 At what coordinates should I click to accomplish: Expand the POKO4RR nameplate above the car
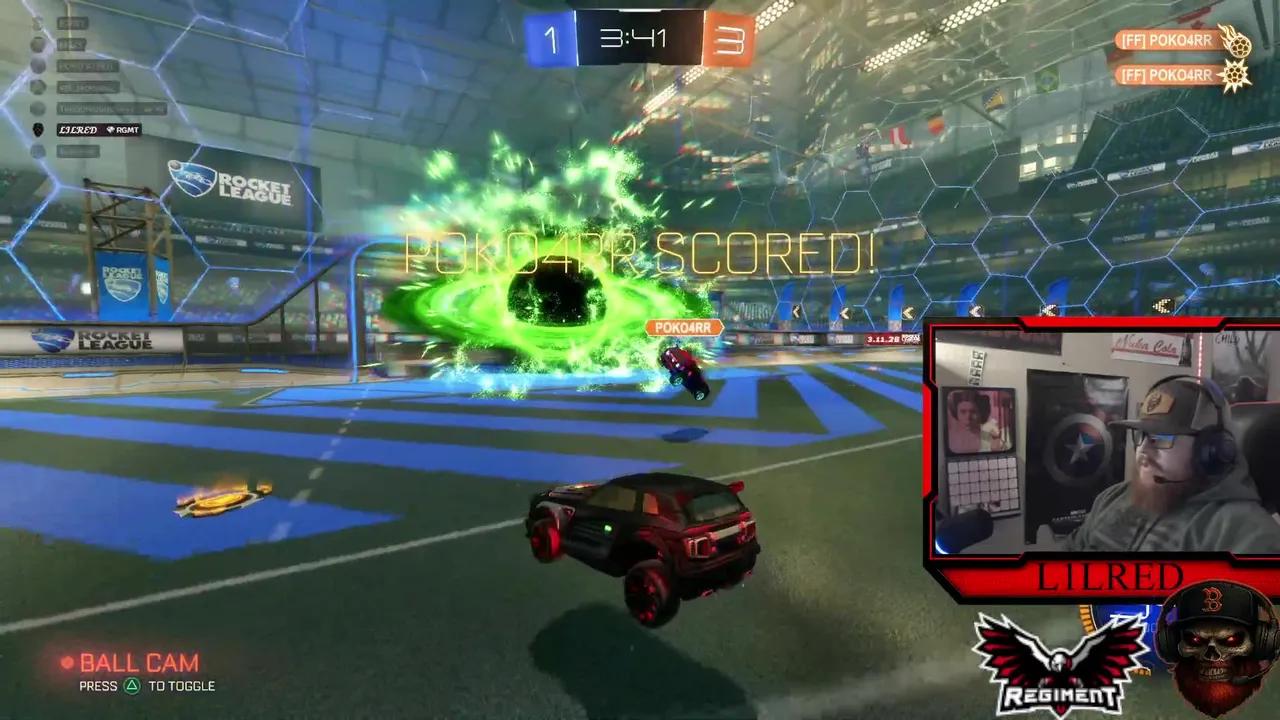683,327
